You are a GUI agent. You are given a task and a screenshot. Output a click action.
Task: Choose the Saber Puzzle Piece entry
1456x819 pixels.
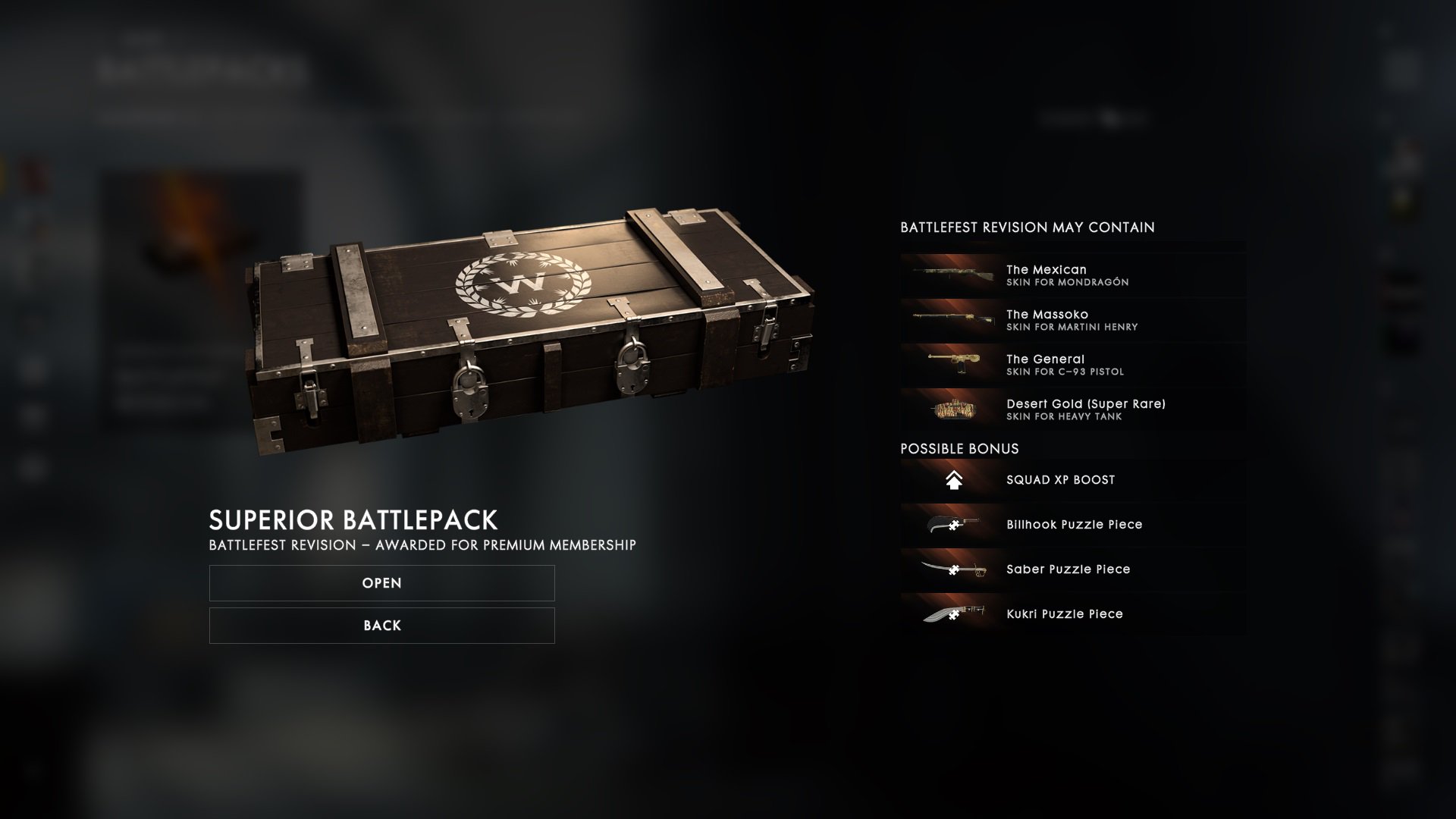click(x=1072, y=570)
